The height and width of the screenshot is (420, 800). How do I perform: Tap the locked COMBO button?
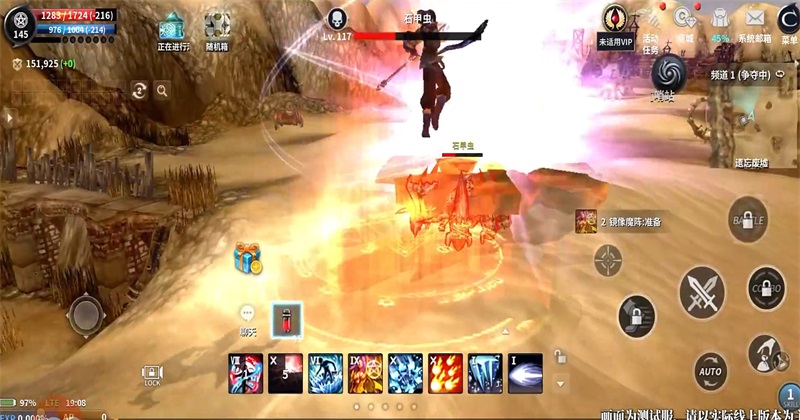pos(766,288)
